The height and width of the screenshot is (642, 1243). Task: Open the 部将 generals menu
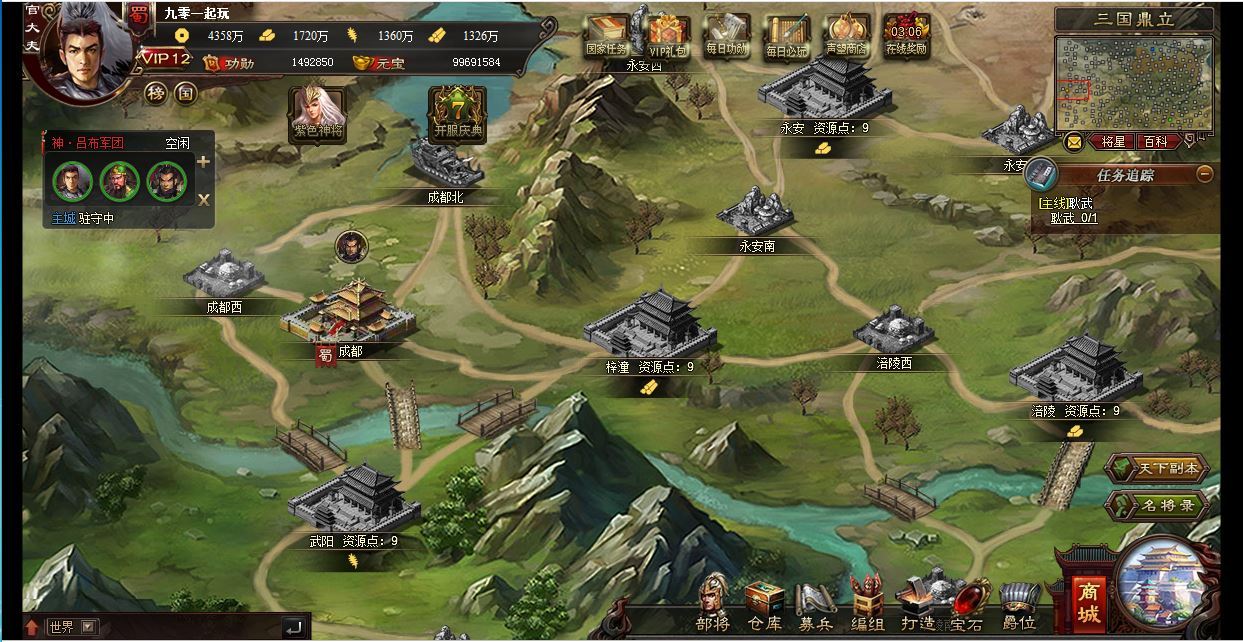pos(713,605)
